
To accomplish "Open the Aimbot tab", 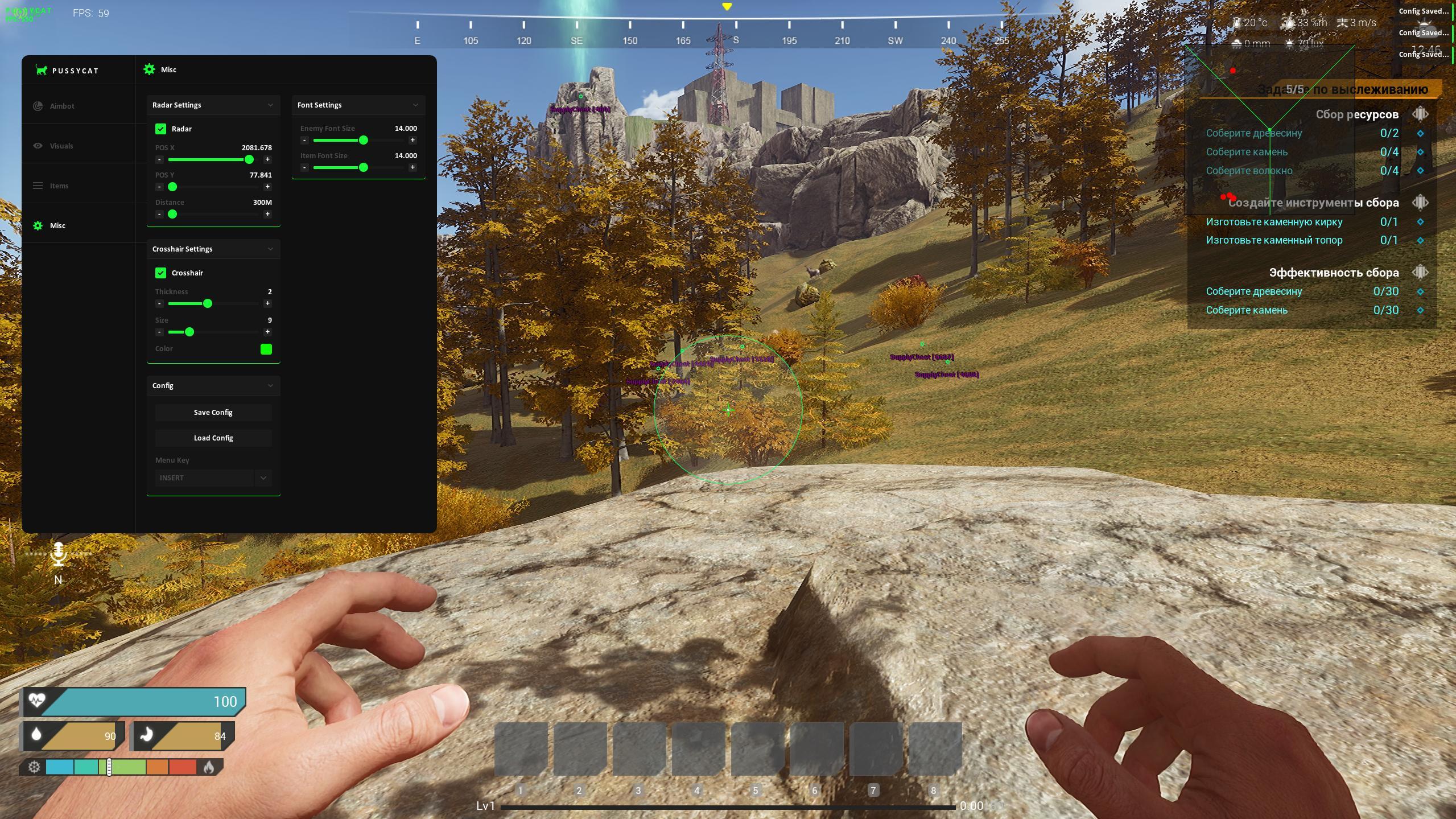I will tap(61, 106).
